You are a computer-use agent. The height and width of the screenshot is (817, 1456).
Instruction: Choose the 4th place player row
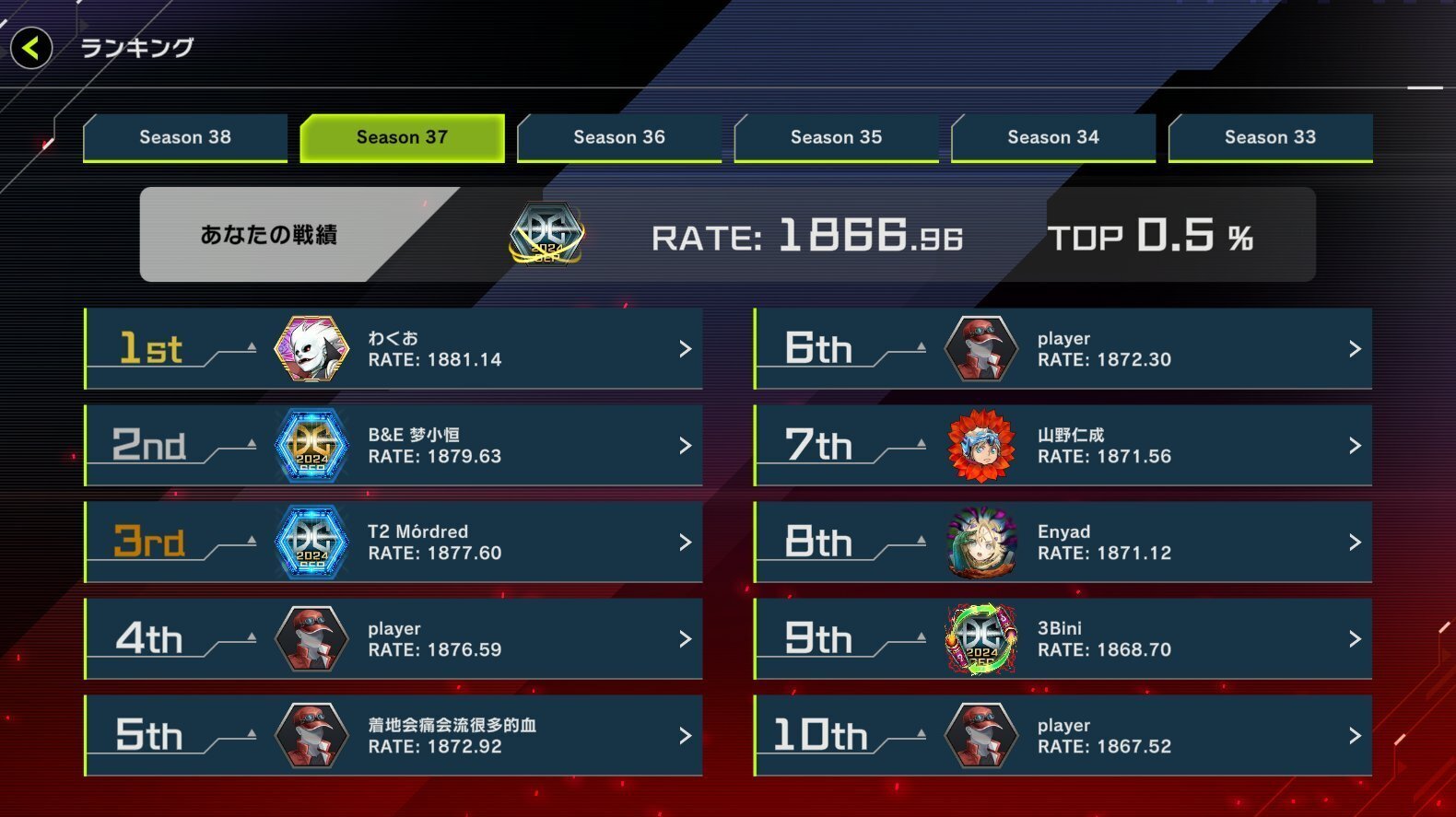(393, 639)
